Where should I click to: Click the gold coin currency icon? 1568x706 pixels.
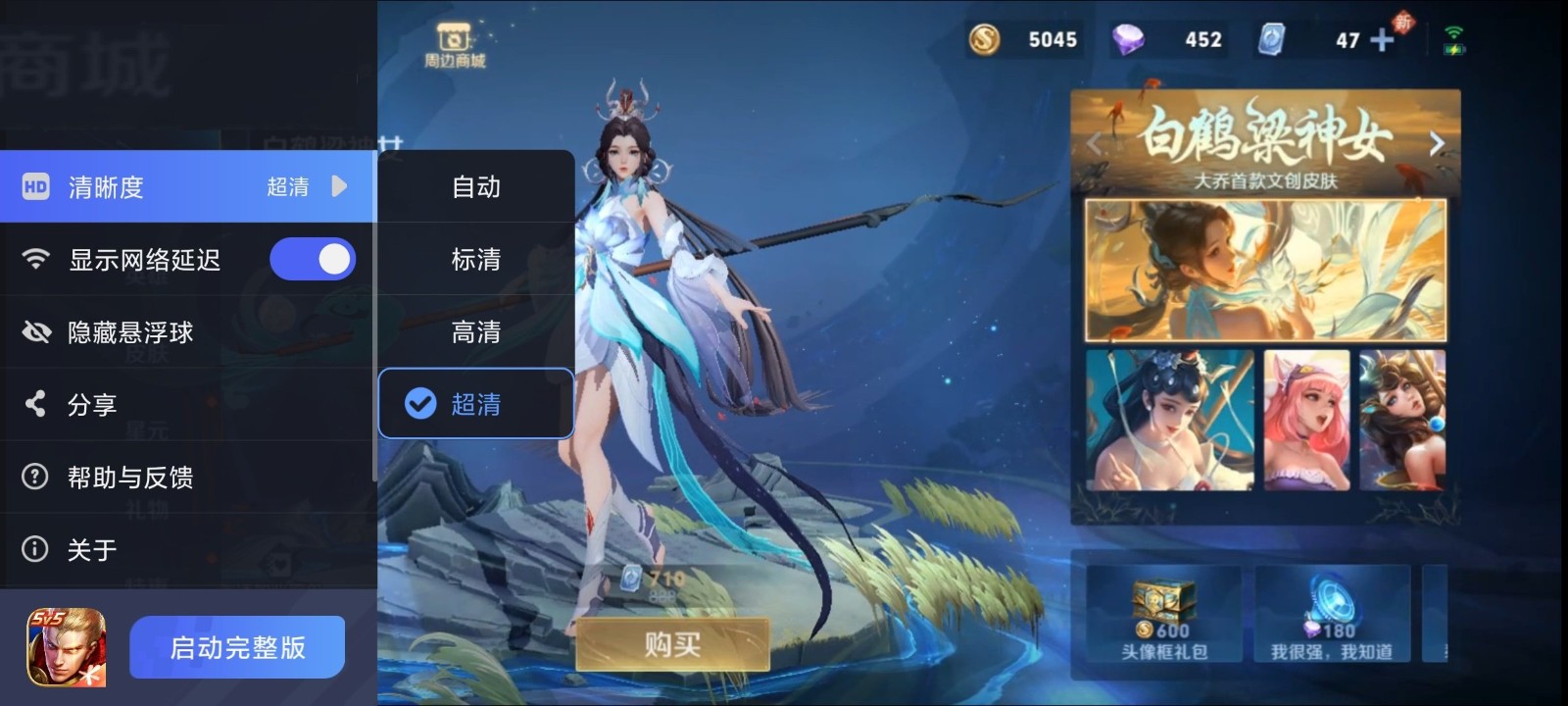pyautogui.click(x=983, y=39)
